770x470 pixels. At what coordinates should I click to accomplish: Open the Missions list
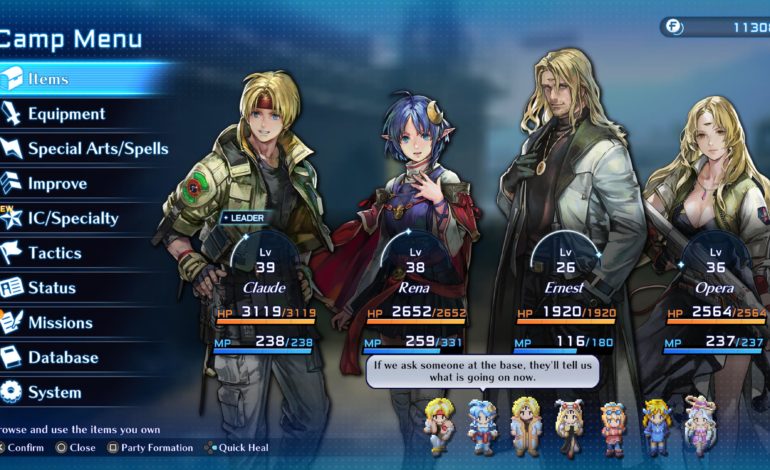point(60,322)
